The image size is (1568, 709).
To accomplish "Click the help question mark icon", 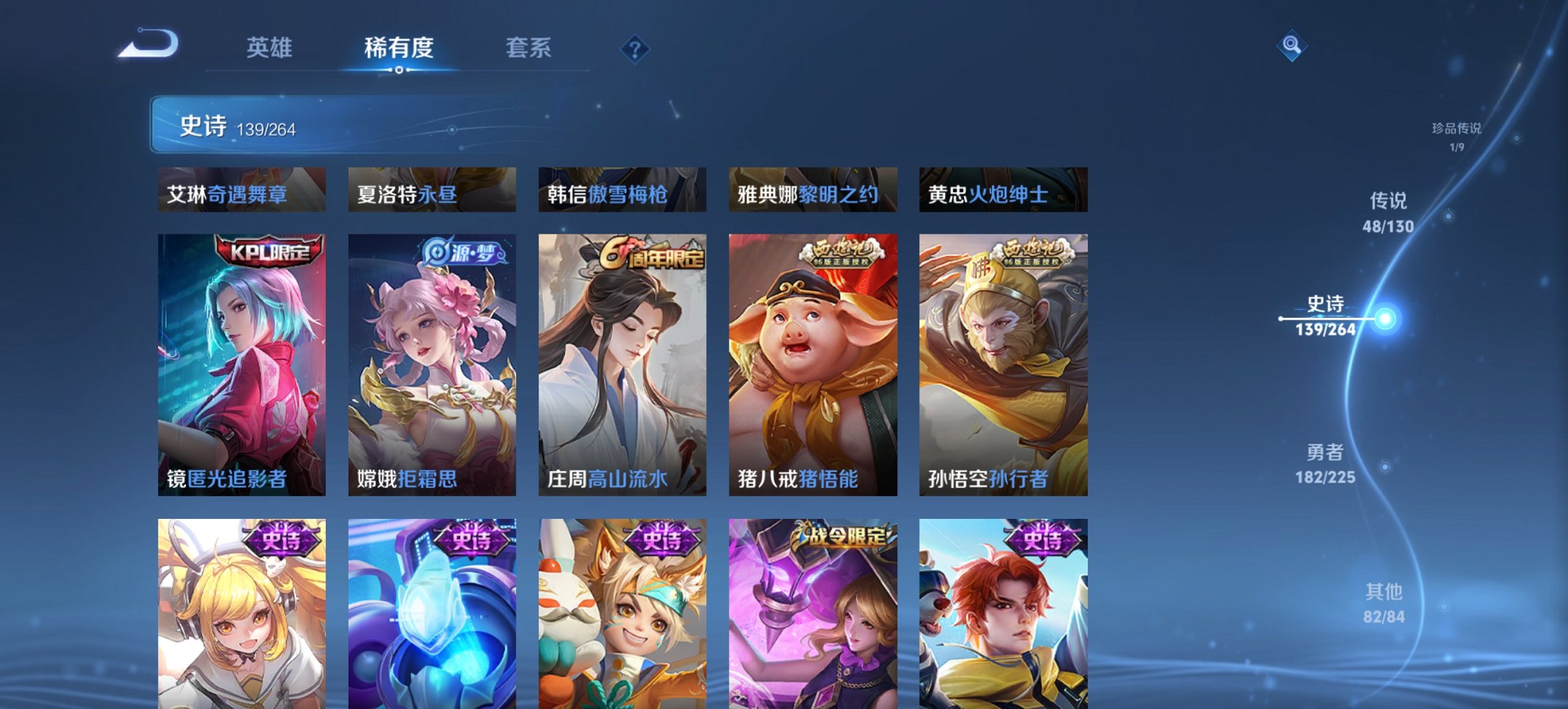I will pyautogui.click(x=635, y=48).
